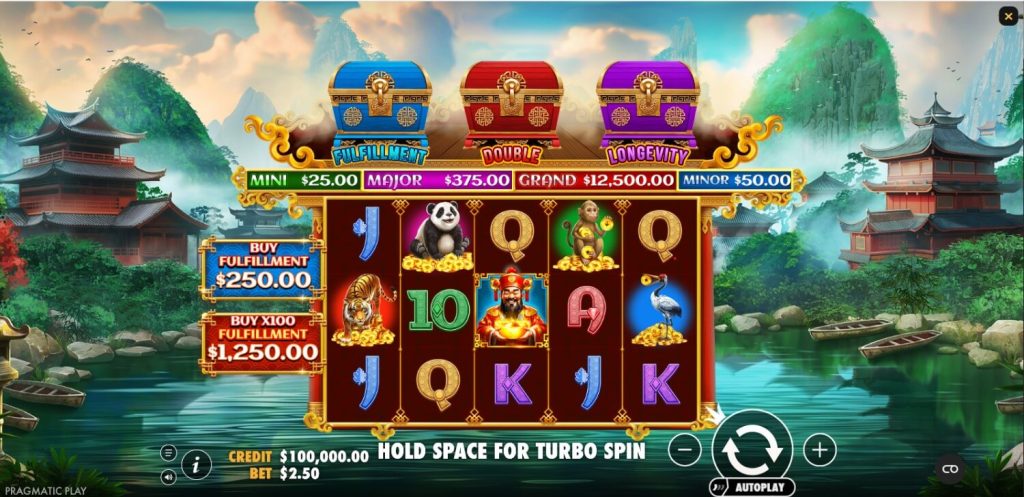The height and width of the screenshot is (497, 1024).
Task: Click the round icon in the bottom-right corner
Action: [x=950, y=469]
